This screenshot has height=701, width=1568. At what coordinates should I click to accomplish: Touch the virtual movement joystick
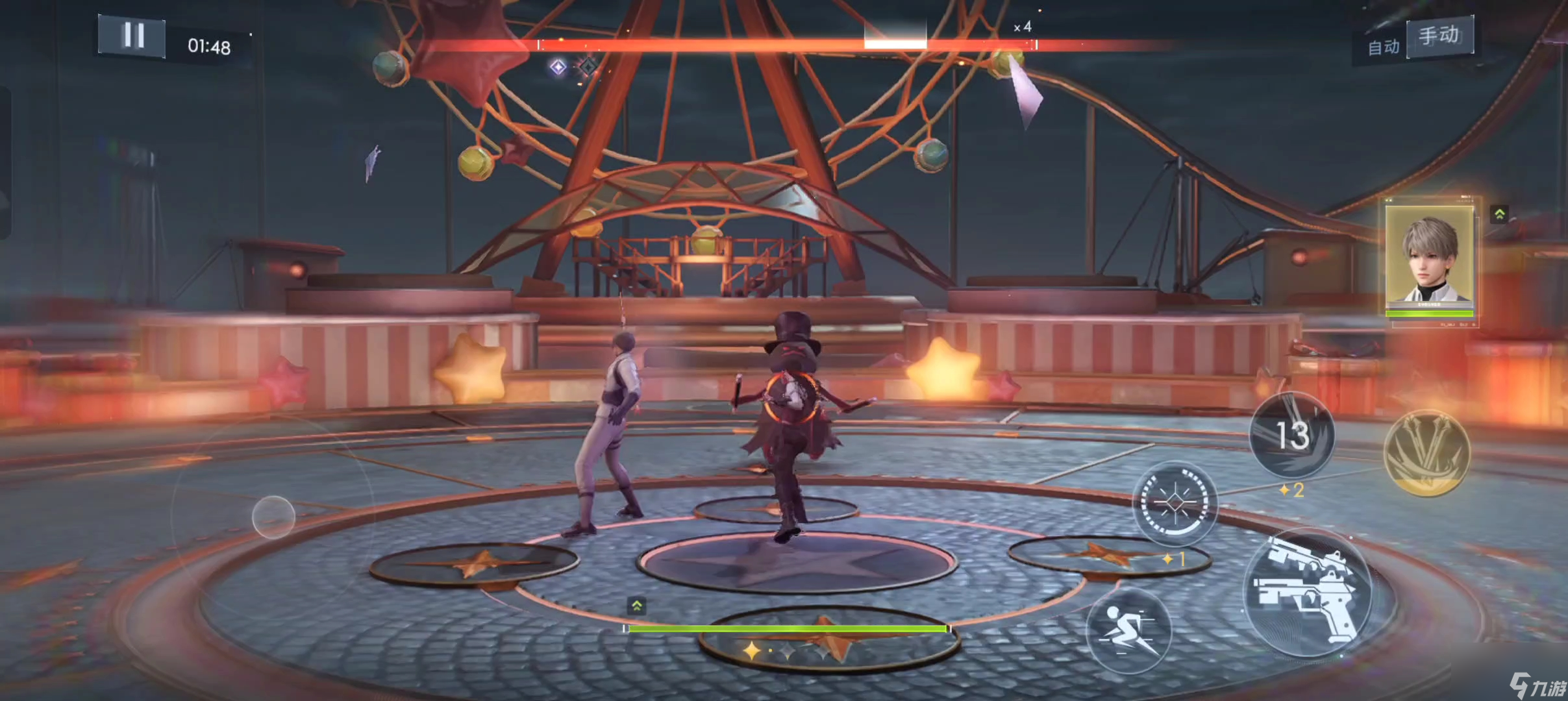[273, 517]
